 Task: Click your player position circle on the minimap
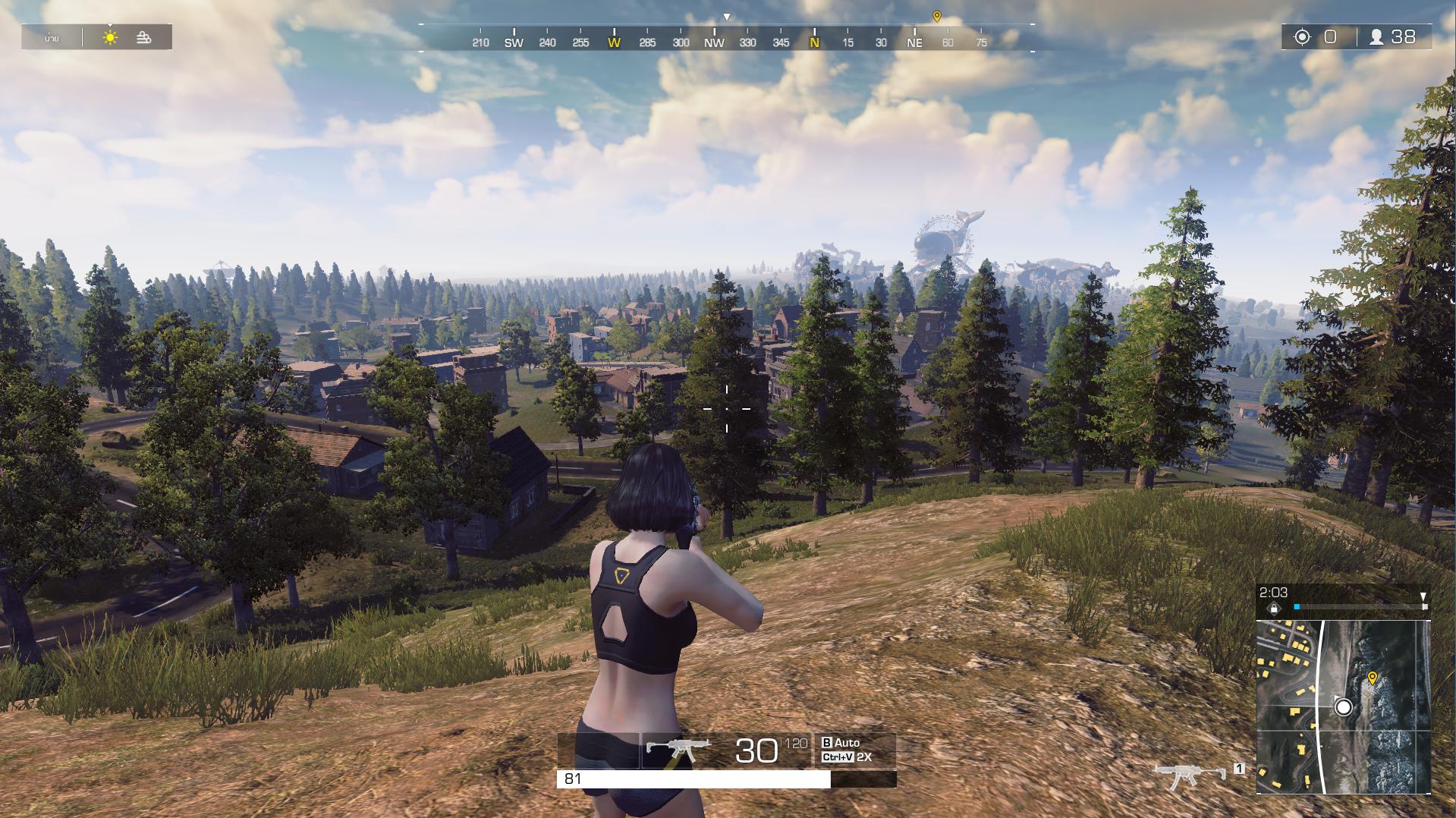pos(1343,707)
